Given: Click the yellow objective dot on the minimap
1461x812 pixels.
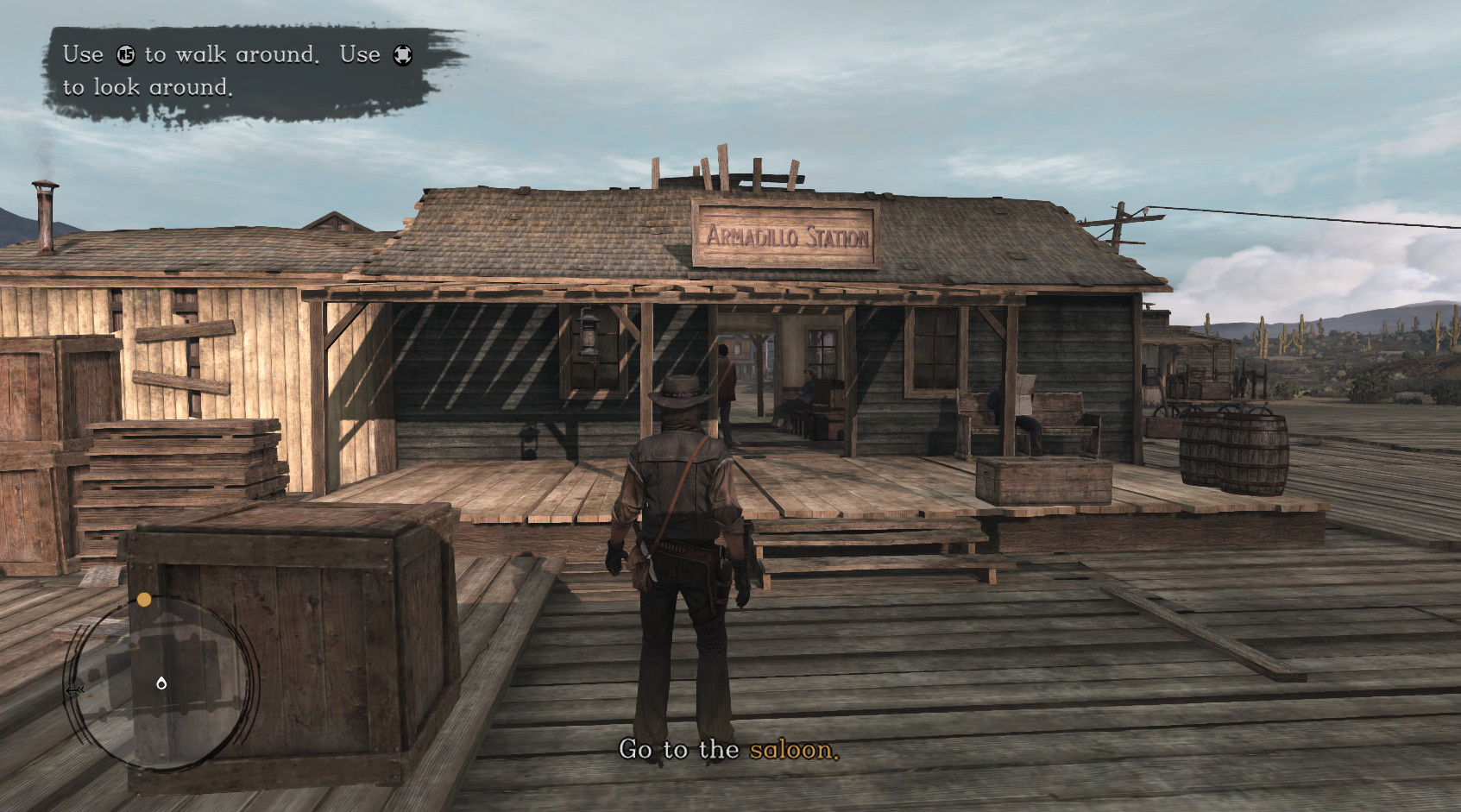Looking at the screenshot, I should tap(144, 600).
